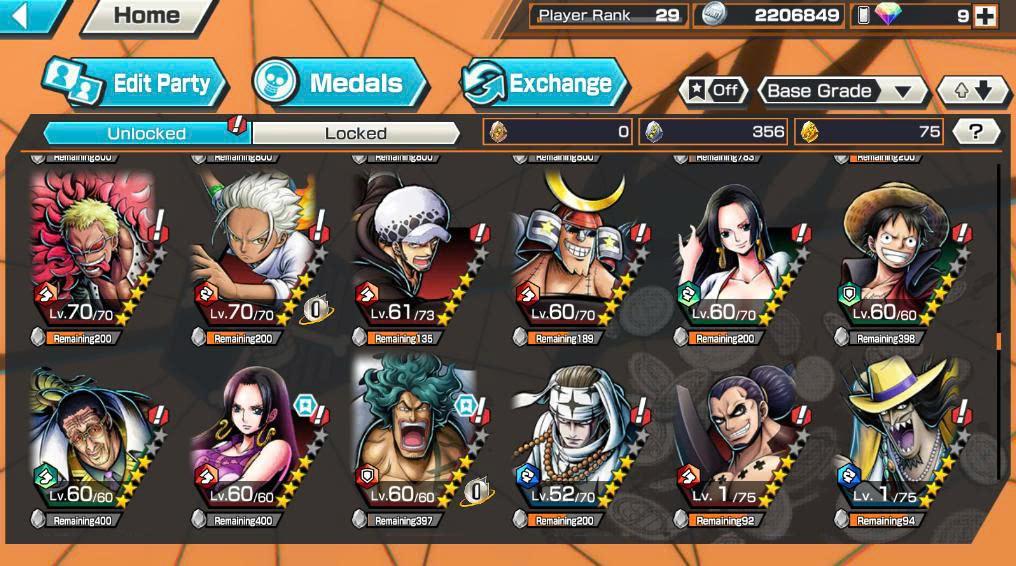Open the Medals screen

(x=339, y=84)
